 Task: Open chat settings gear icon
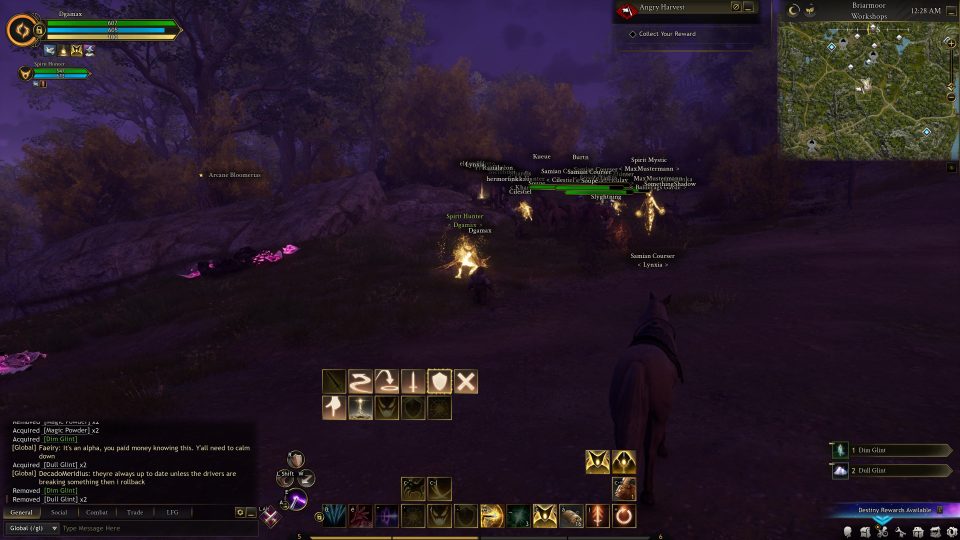coord(240,512)
